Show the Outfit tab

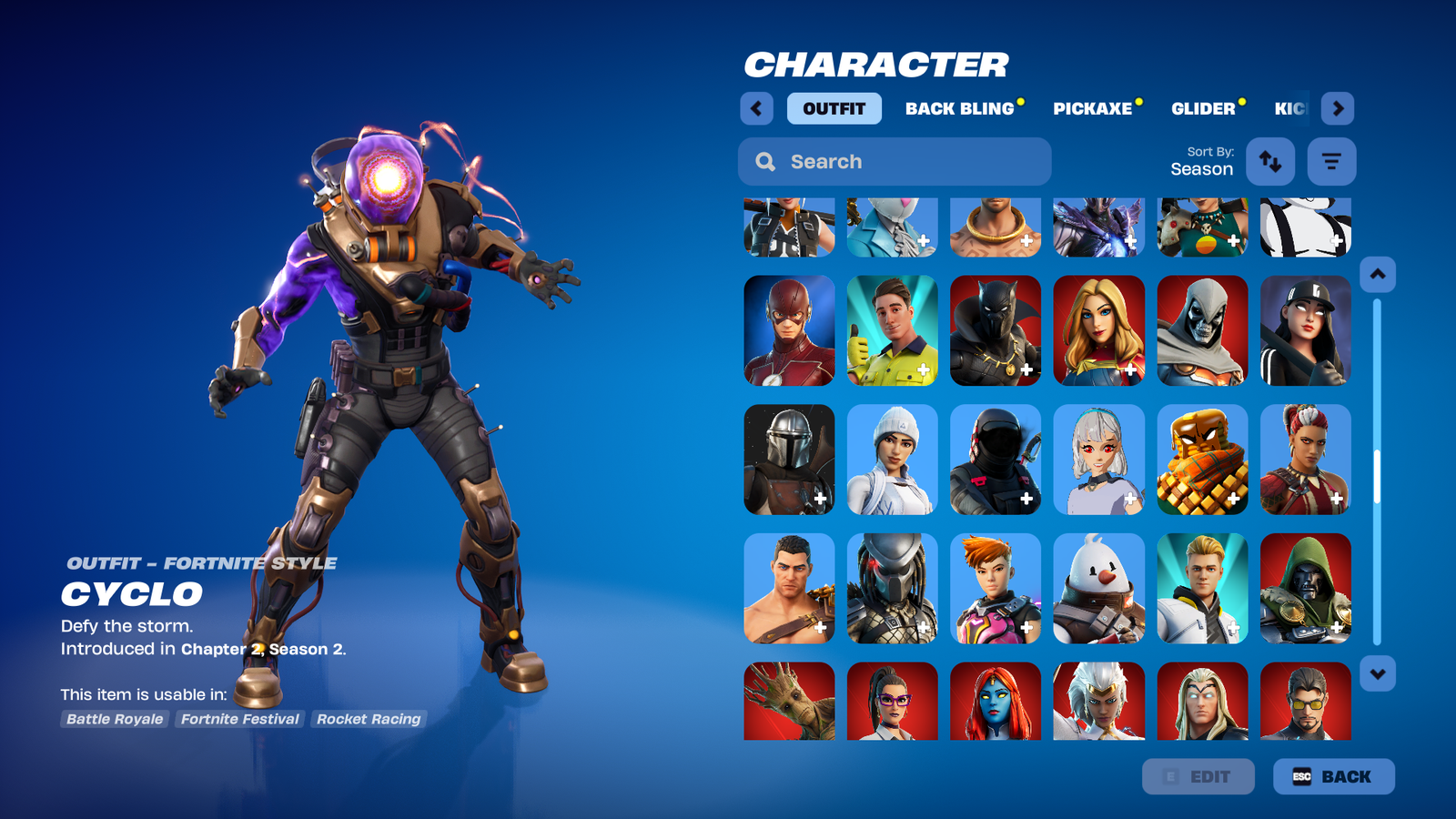pos(834,109)
